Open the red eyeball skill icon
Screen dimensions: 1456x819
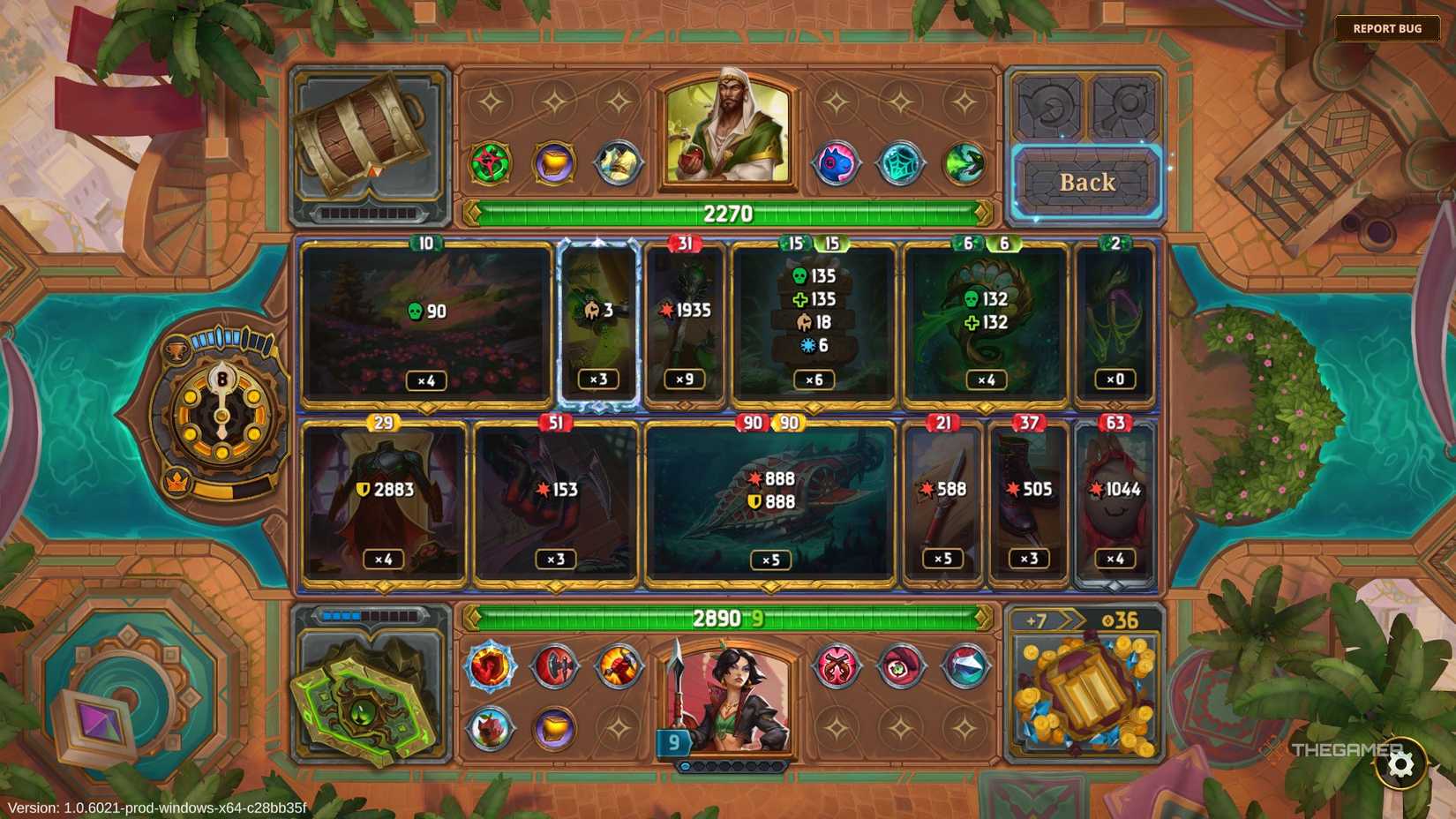[902, 668]
